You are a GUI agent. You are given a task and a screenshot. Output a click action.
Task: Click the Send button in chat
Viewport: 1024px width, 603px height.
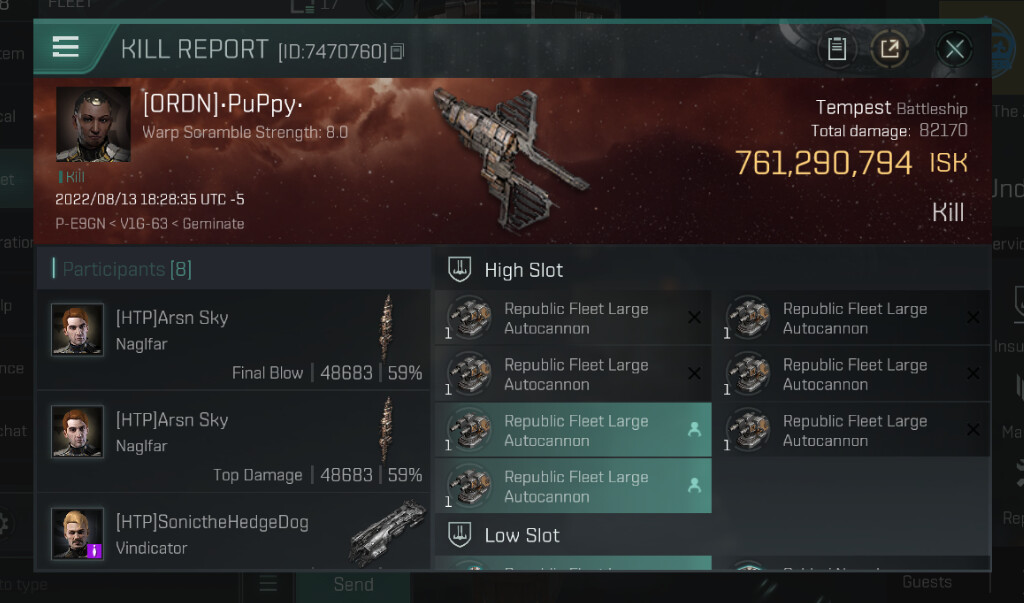pos(352,585)
